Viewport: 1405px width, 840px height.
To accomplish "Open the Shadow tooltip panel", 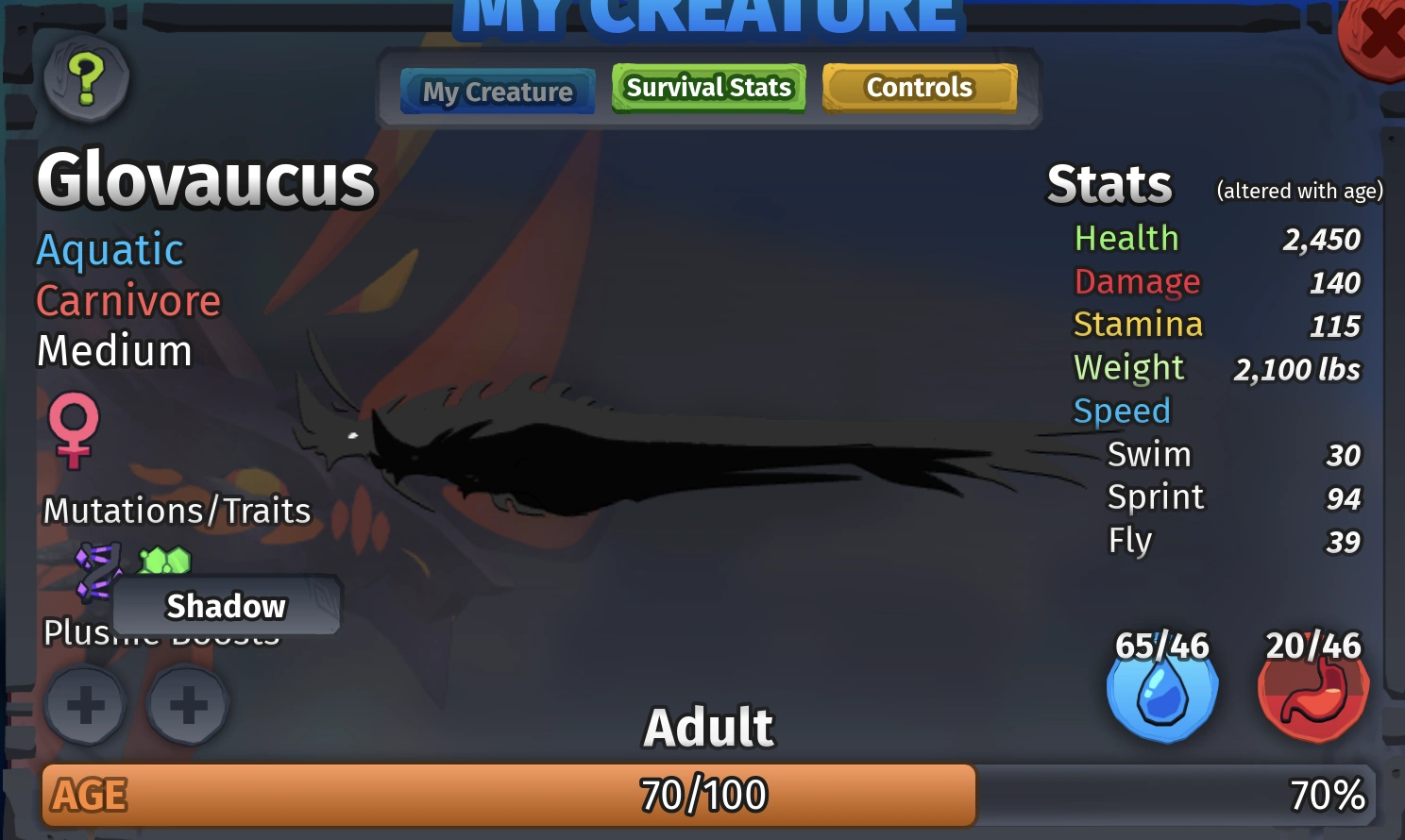I will pos(226,605).
